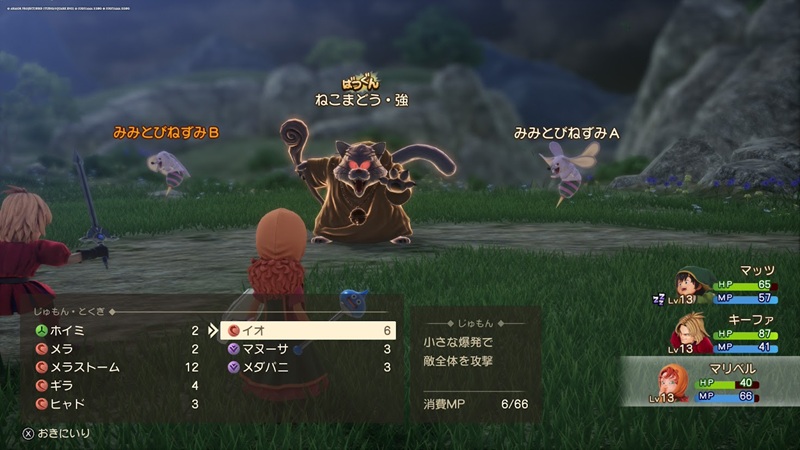Choose the マヌーサ spell

pyautogui.click(x=308, y=349)
